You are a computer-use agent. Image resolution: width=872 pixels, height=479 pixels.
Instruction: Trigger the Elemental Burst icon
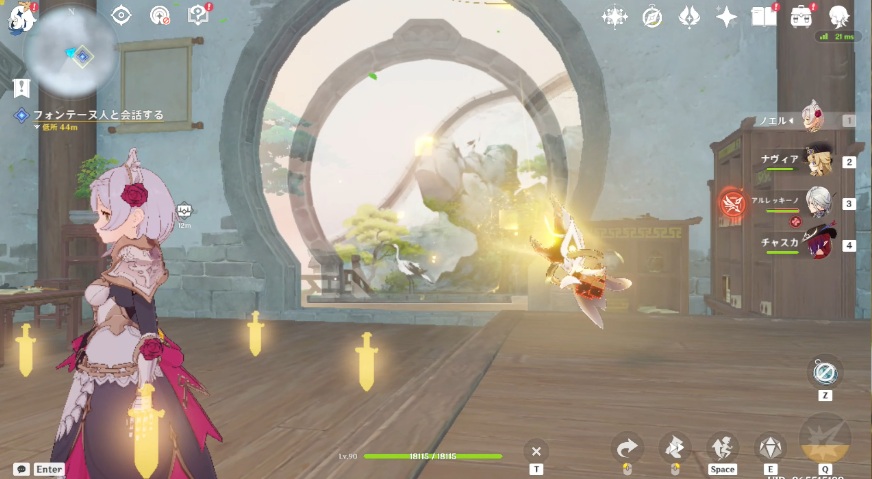click(x=825, y=441)
